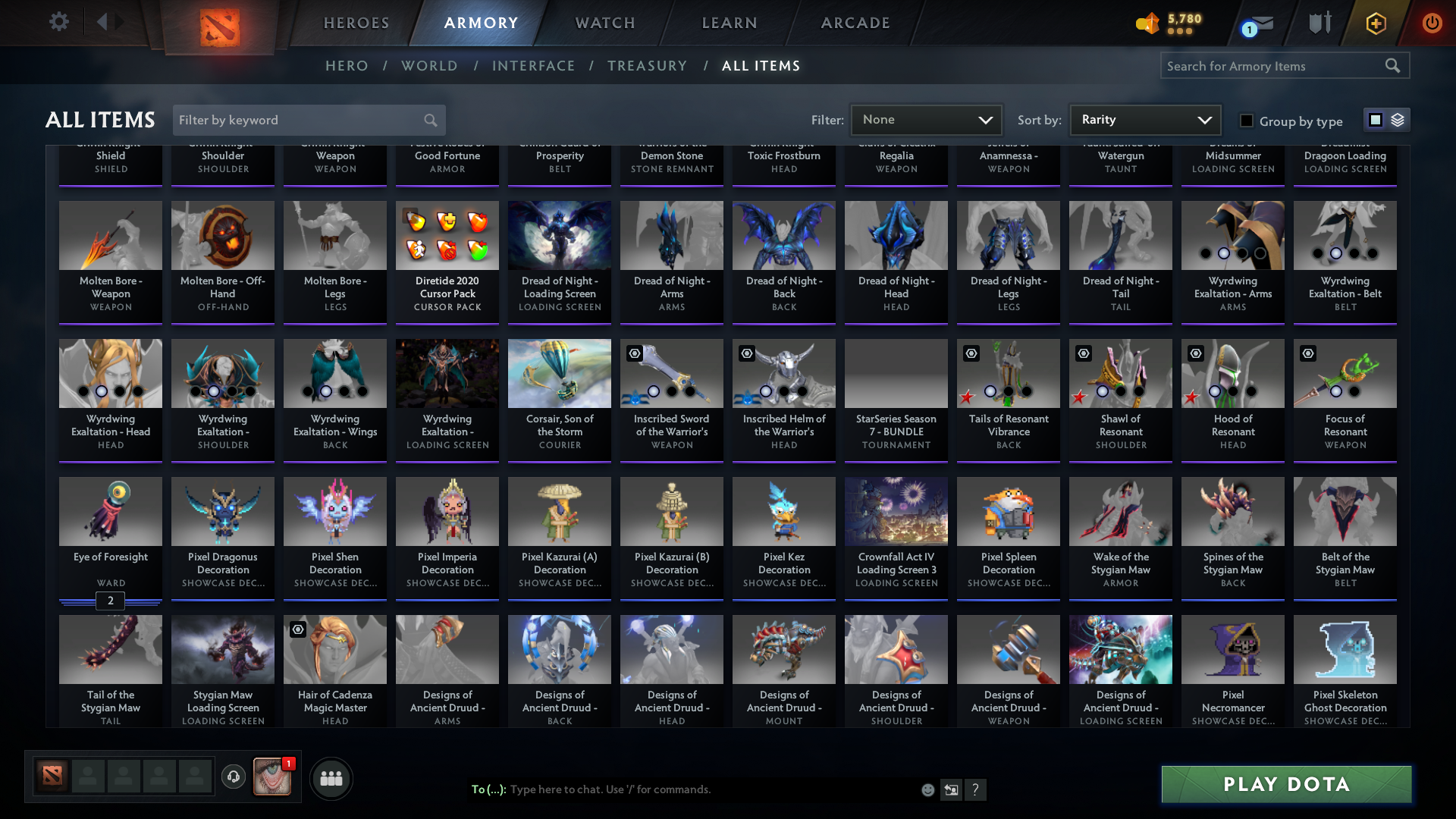Open the Sort by Rarity dropdown
Screen dimensions: 1456x819
[1144, 119]
